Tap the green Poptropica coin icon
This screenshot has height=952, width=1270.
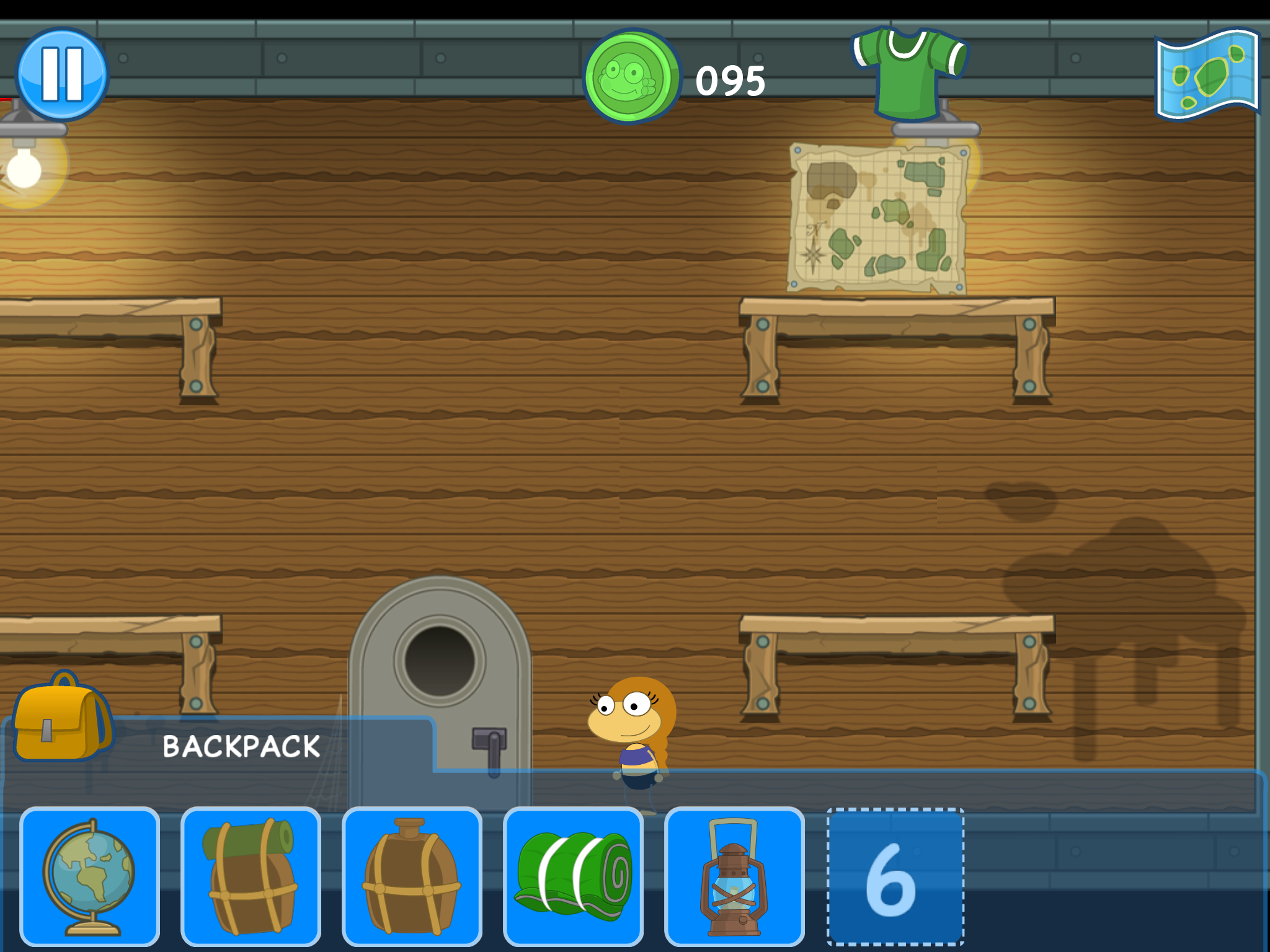[x=631, y=77]
